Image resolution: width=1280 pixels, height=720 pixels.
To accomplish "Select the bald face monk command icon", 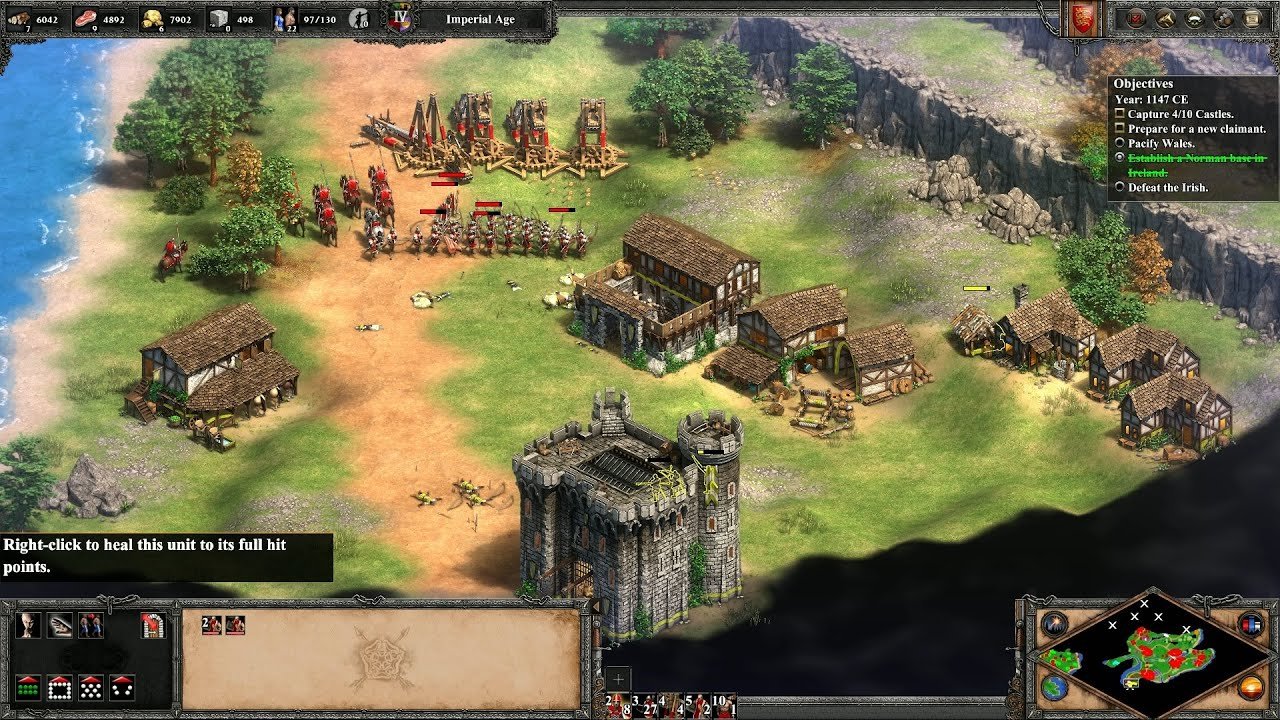I will click(x=29, y=625).
